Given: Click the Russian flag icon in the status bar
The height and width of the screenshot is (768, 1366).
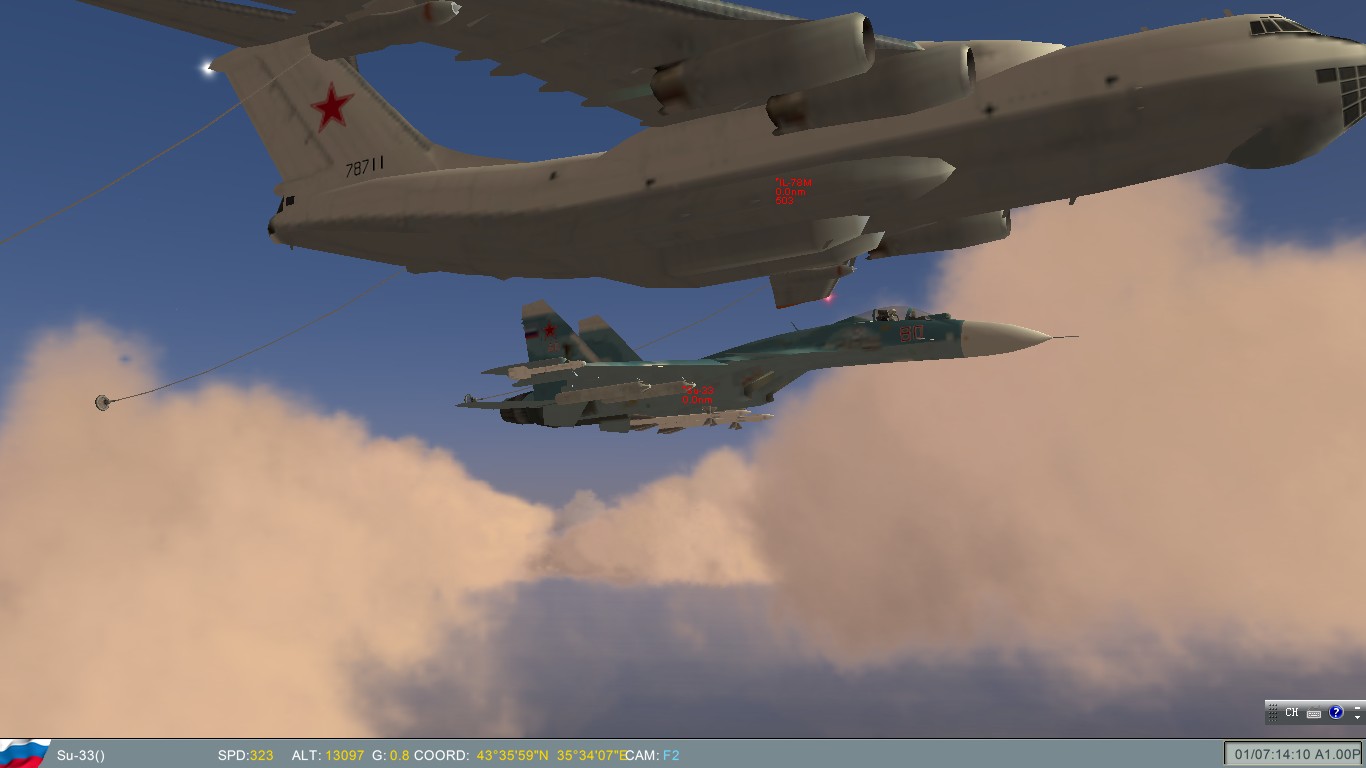Looking at the screenshot, I should point(23,755).
